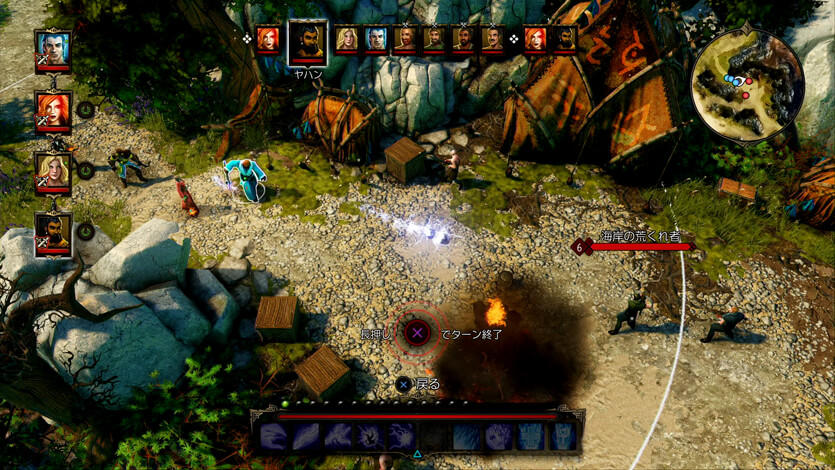Screen dimensions: 835x470
Task: Choose the blonde woman in the turn order
Action: (x=347, y=39)
